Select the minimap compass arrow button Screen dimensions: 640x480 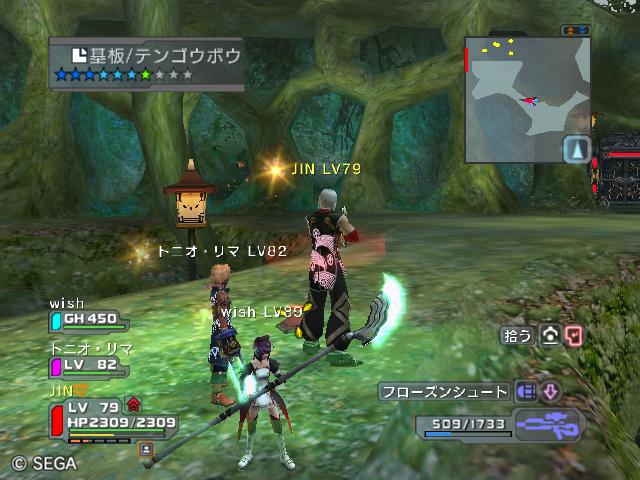click(x=577, y=150)
